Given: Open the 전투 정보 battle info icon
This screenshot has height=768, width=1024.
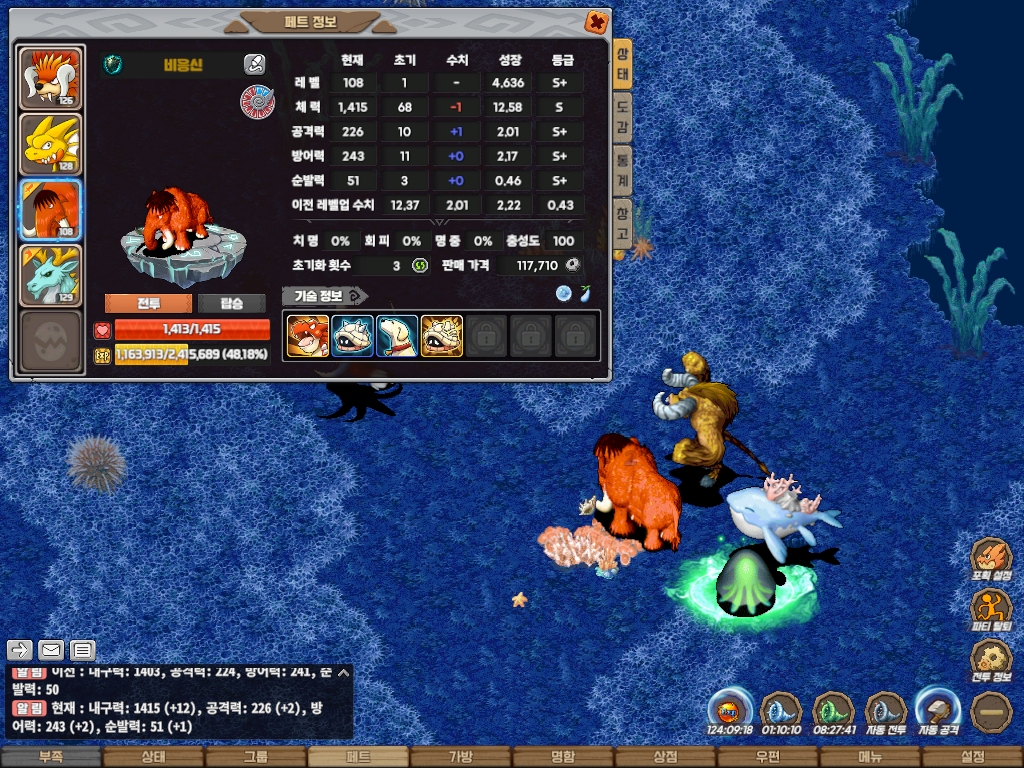Looking at the screenshot, I should click(x=991, y=661).
